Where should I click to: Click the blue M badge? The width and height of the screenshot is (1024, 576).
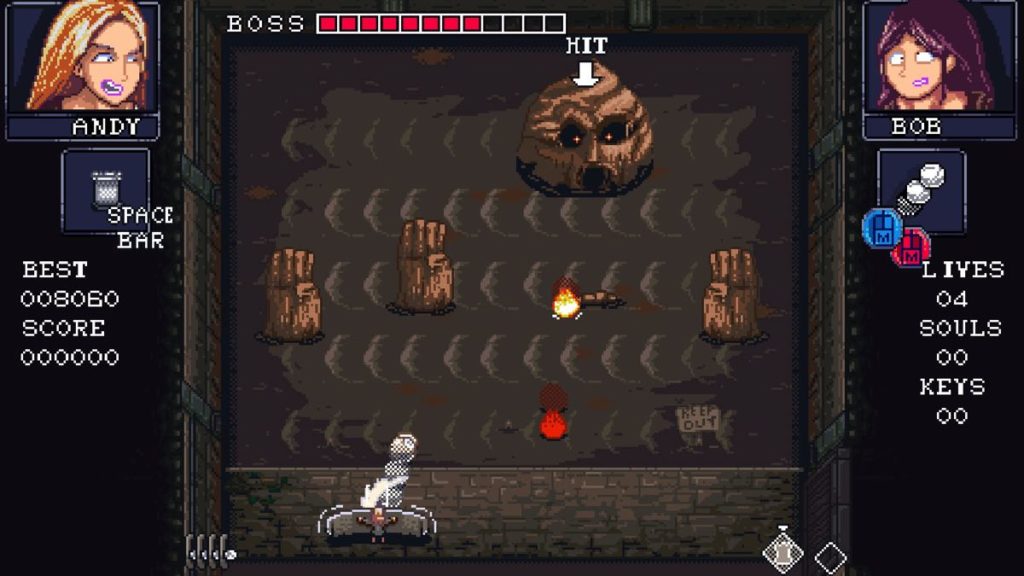click(881, 228)
